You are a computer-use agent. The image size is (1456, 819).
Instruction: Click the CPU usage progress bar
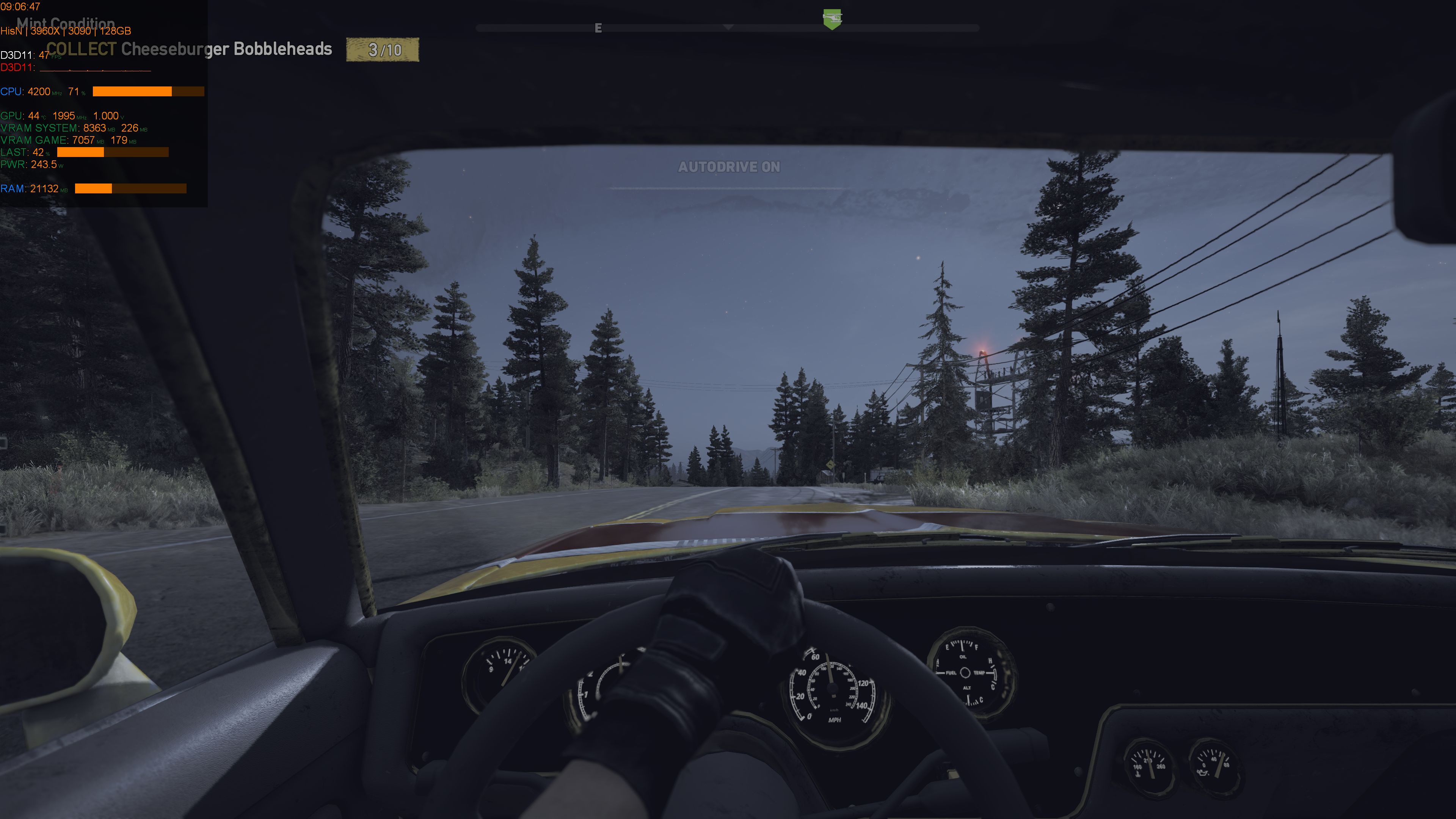pyautogui.click(x=148, y=91)
